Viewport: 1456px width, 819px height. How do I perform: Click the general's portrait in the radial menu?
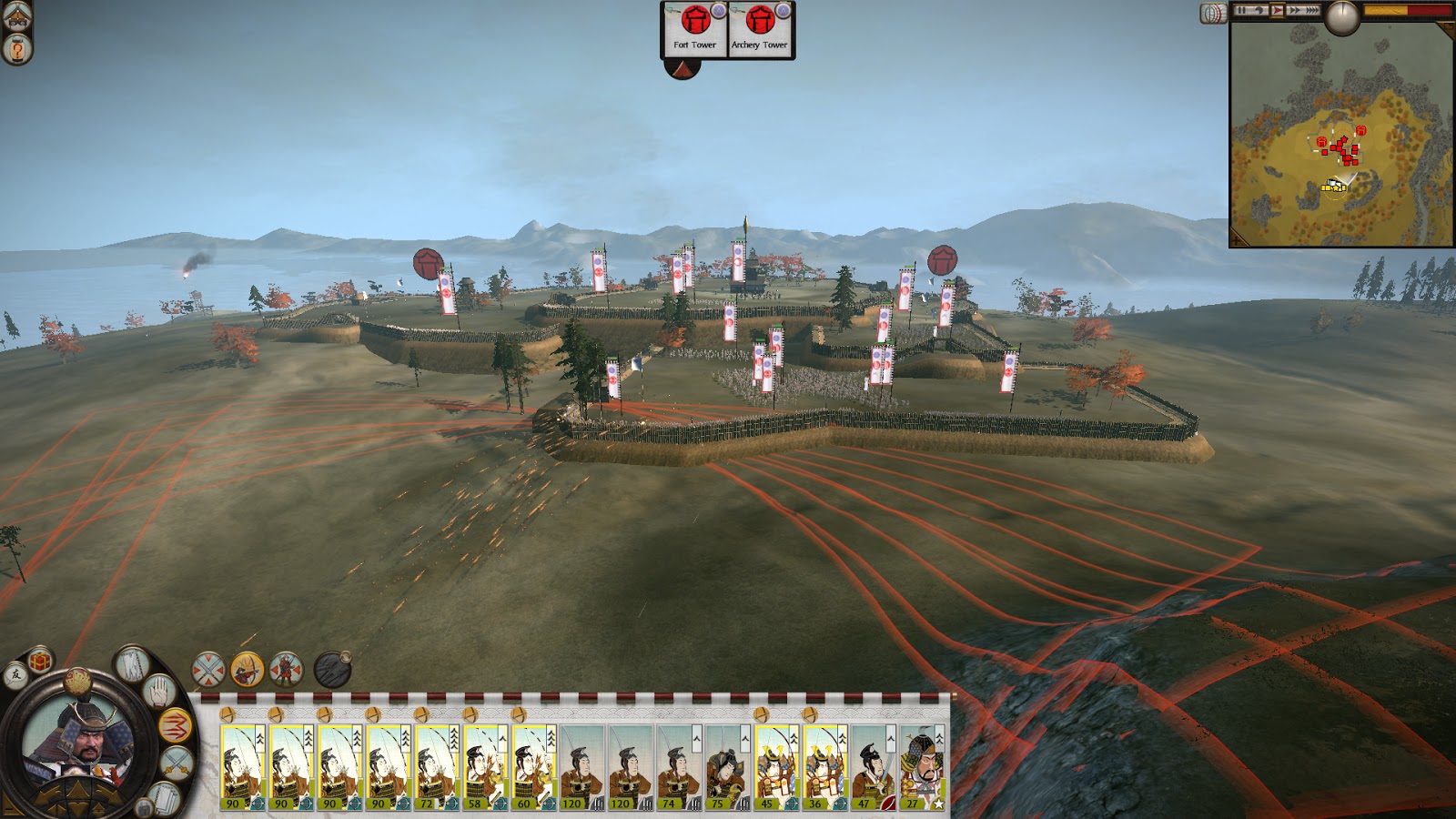click(80, 742)
